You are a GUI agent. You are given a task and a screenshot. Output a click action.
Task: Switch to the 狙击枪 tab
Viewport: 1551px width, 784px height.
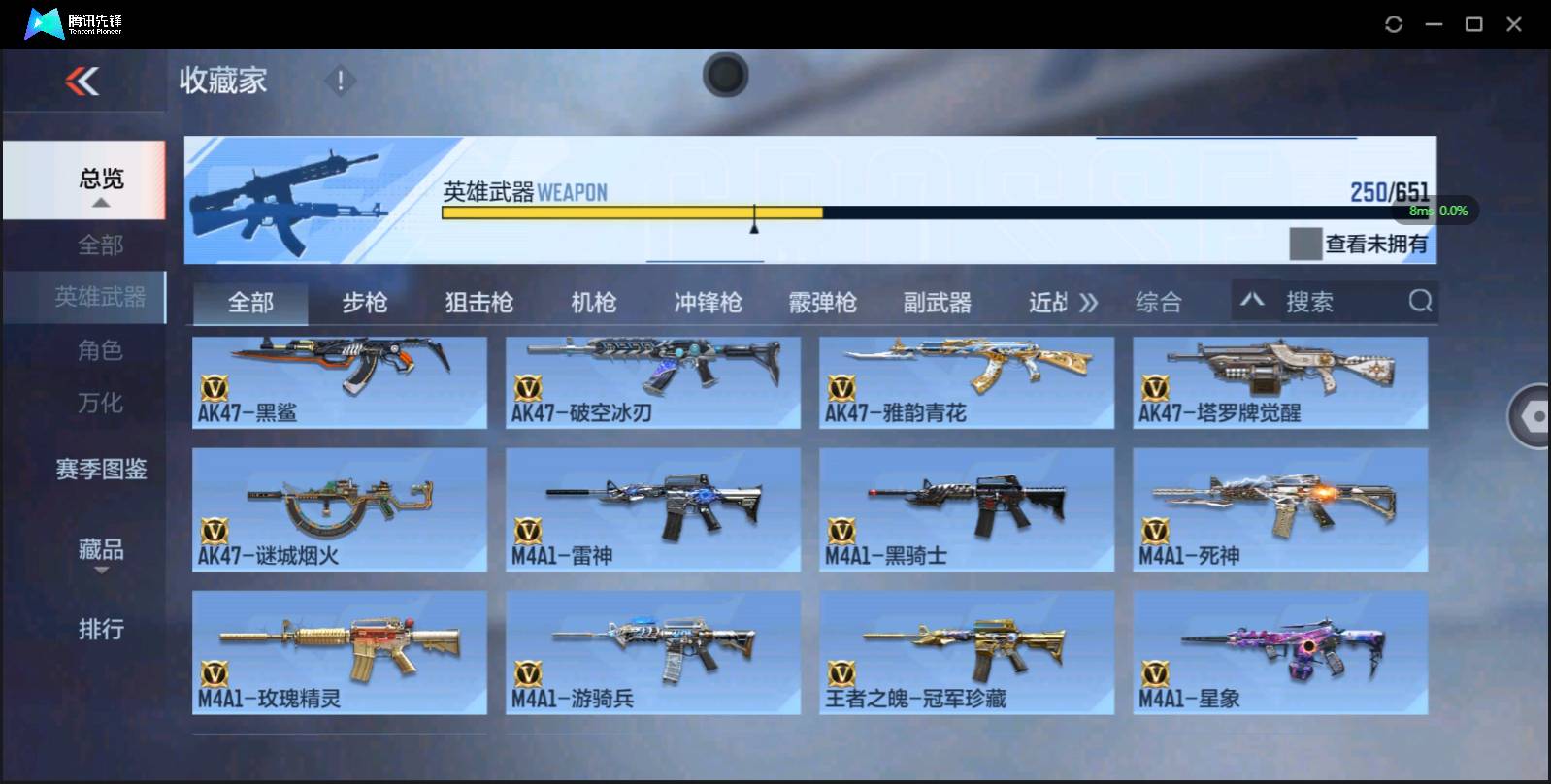point(479,302)
